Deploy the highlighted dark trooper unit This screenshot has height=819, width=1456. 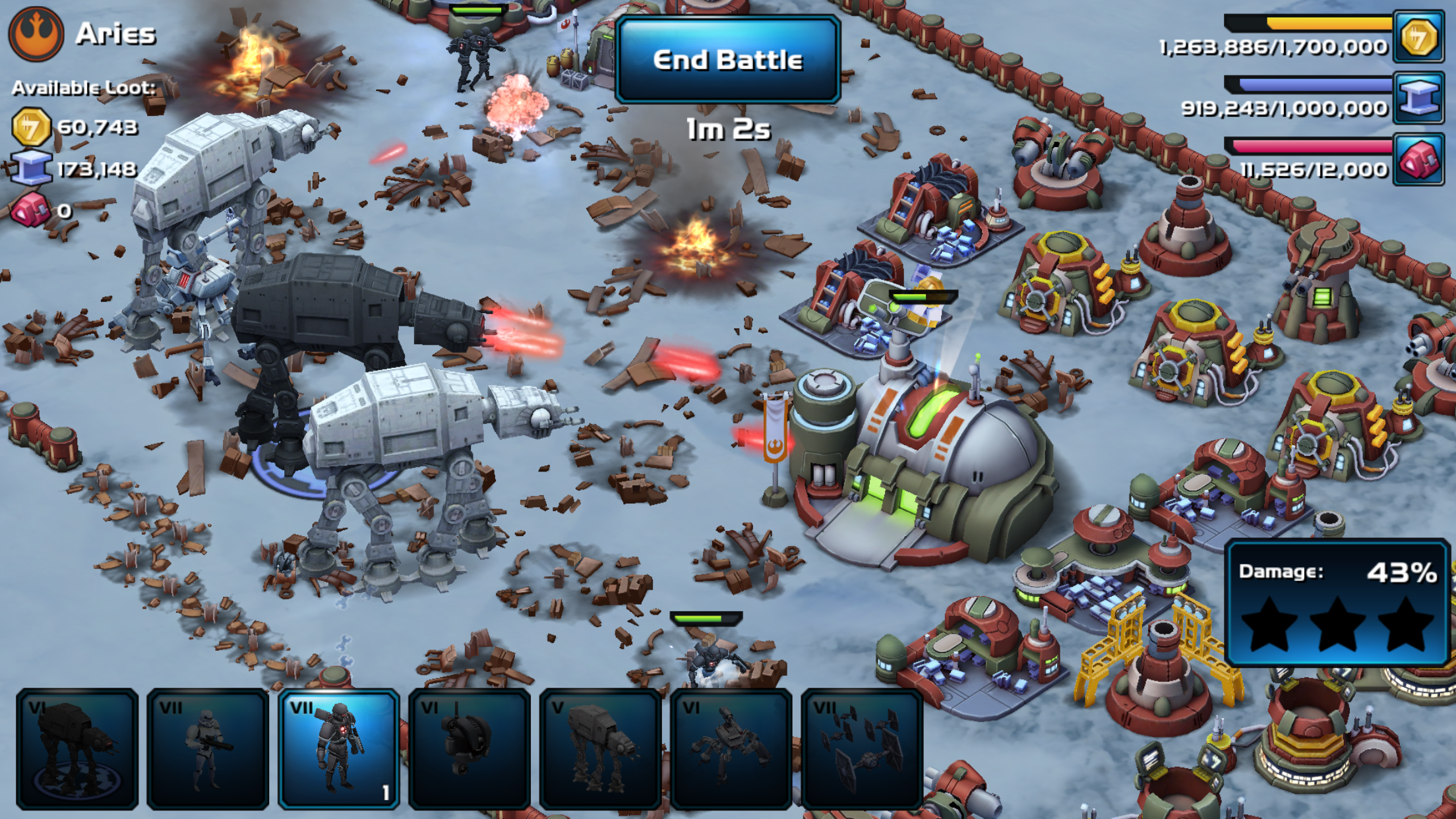(339, 749)
